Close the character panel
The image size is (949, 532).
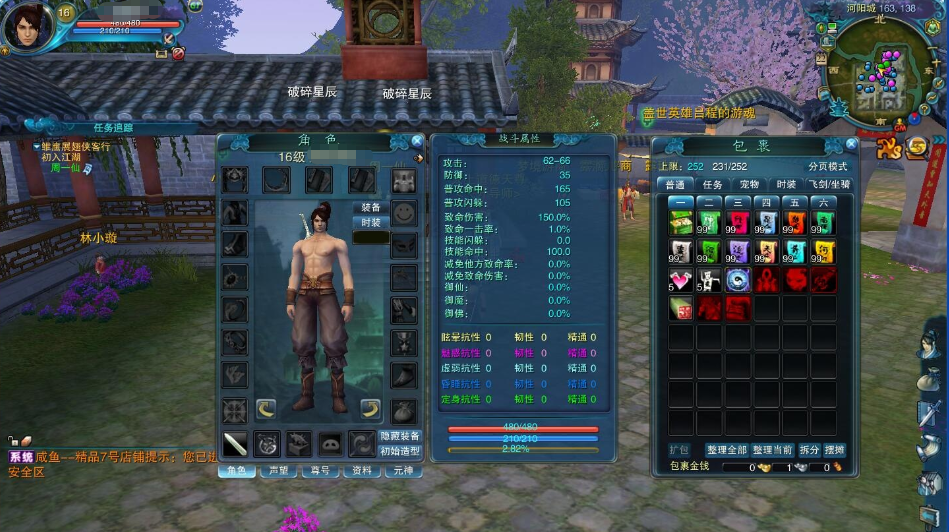(x=417, y=142)
